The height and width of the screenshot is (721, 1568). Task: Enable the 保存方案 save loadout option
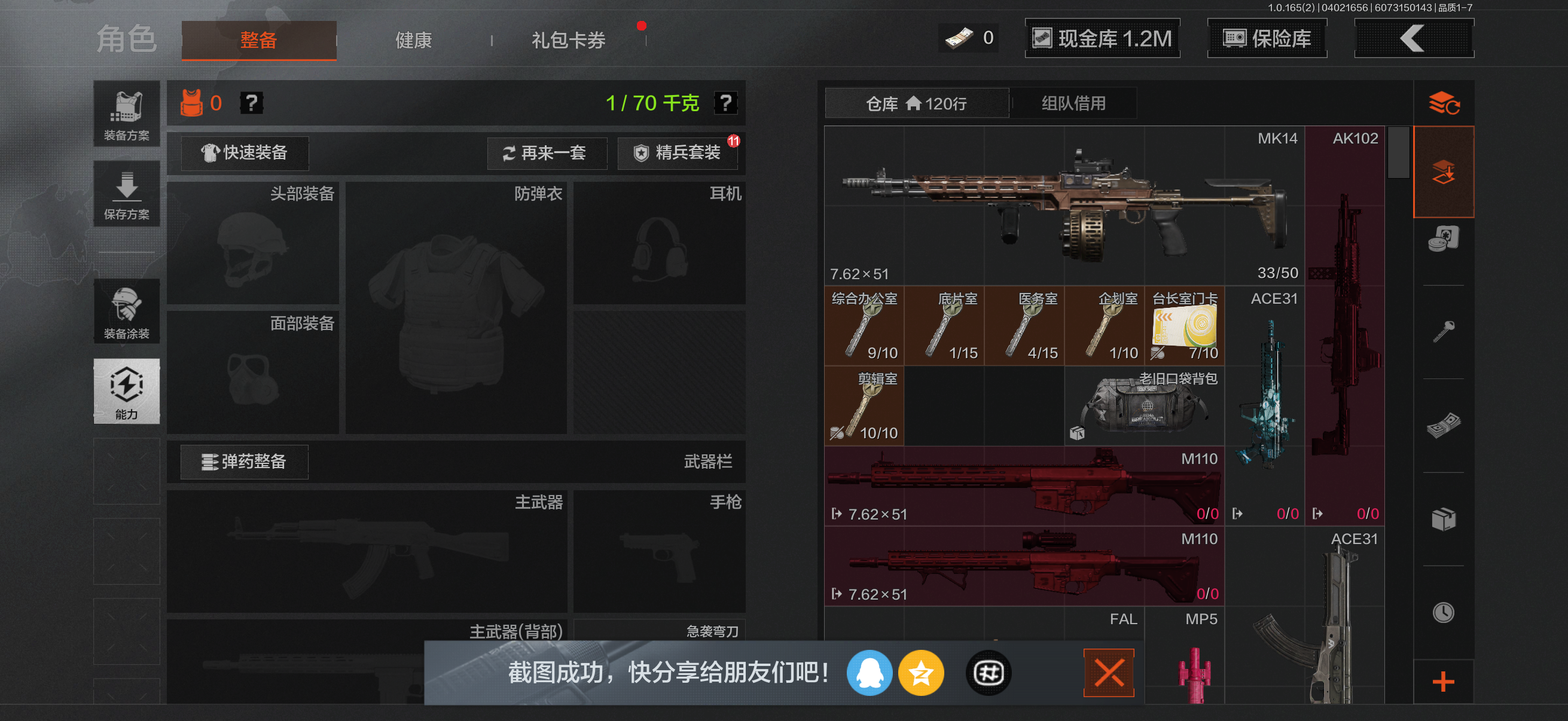126,194
